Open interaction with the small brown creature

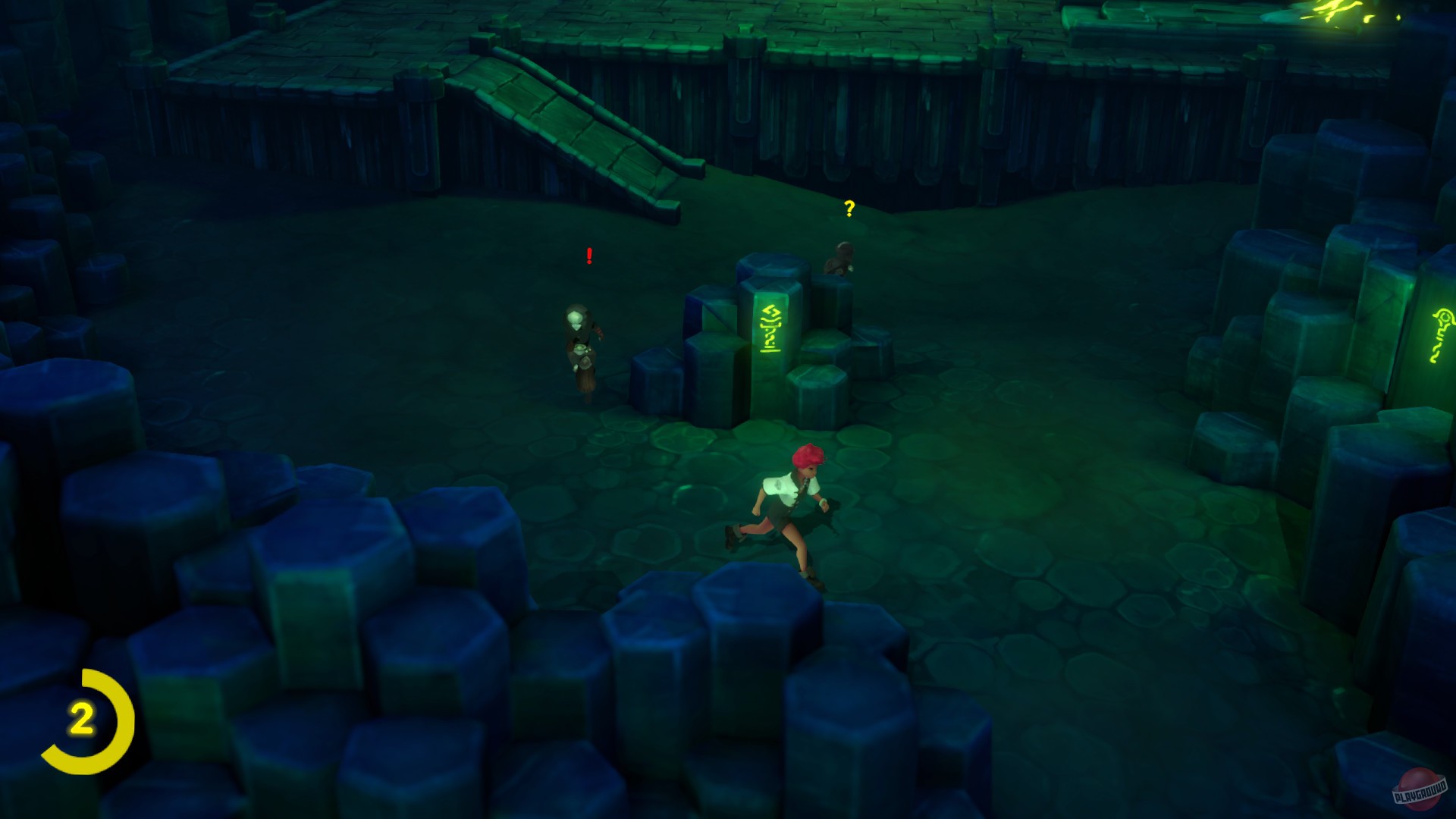pos(842,258)
